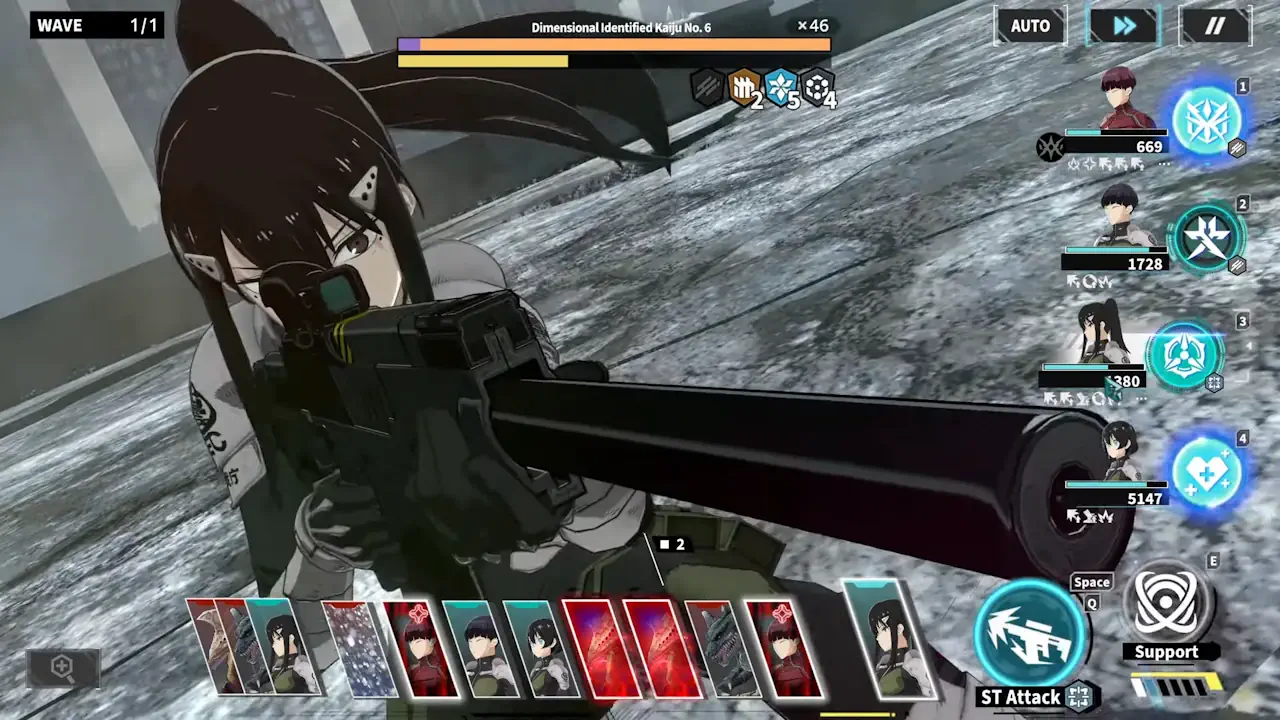The height and width of the screenshot is (720, 1280).
Task: Check the blue snowflake debuff stack of 5
Action: [x=781, y=89]
